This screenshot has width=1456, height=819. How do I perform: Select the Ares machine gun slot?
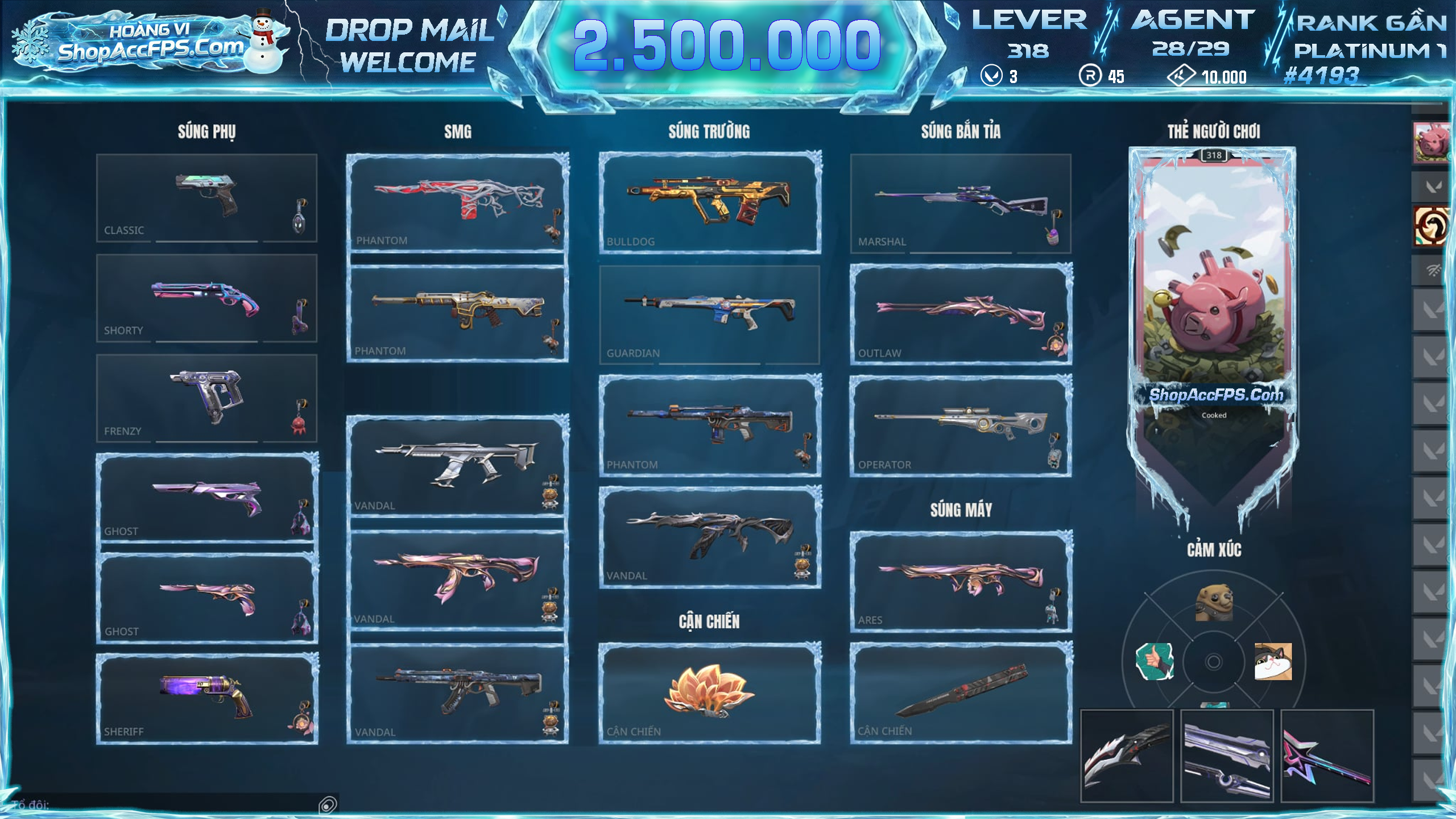pyautogui.click(x=961, y=581)
